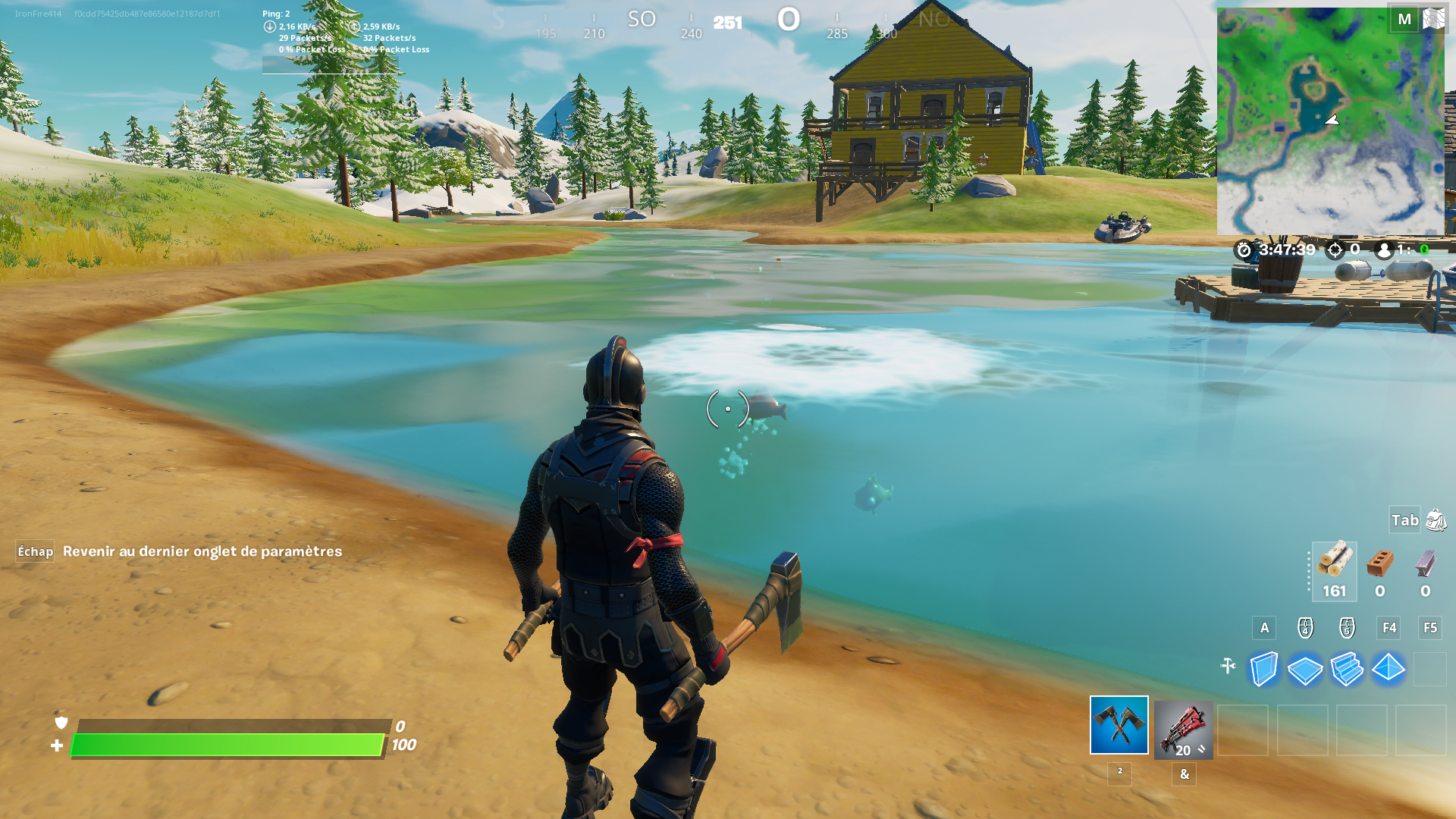The height and width of the screenshot is (819, 1456).
Task: Click the Échap key prompt
Action: point(34,552)
